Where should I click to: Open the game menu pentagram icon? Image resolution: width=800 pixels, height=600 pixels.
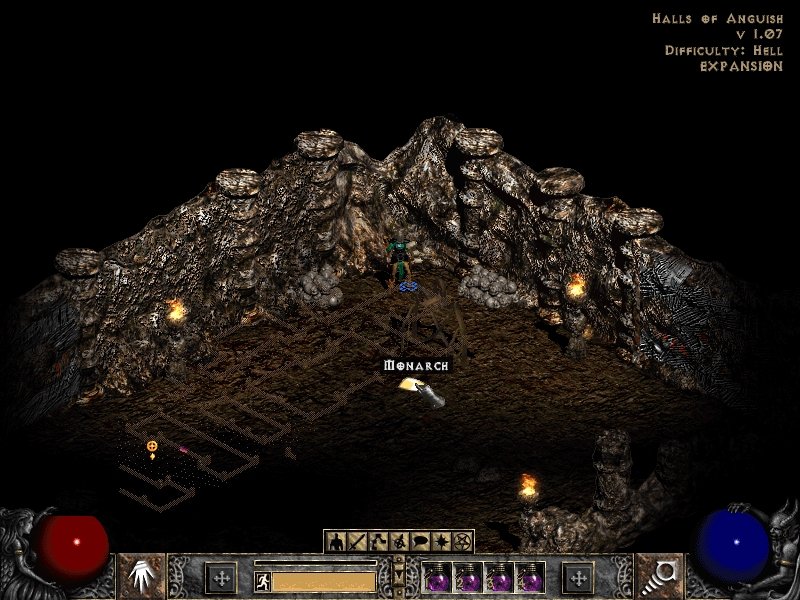pos(462,542)
